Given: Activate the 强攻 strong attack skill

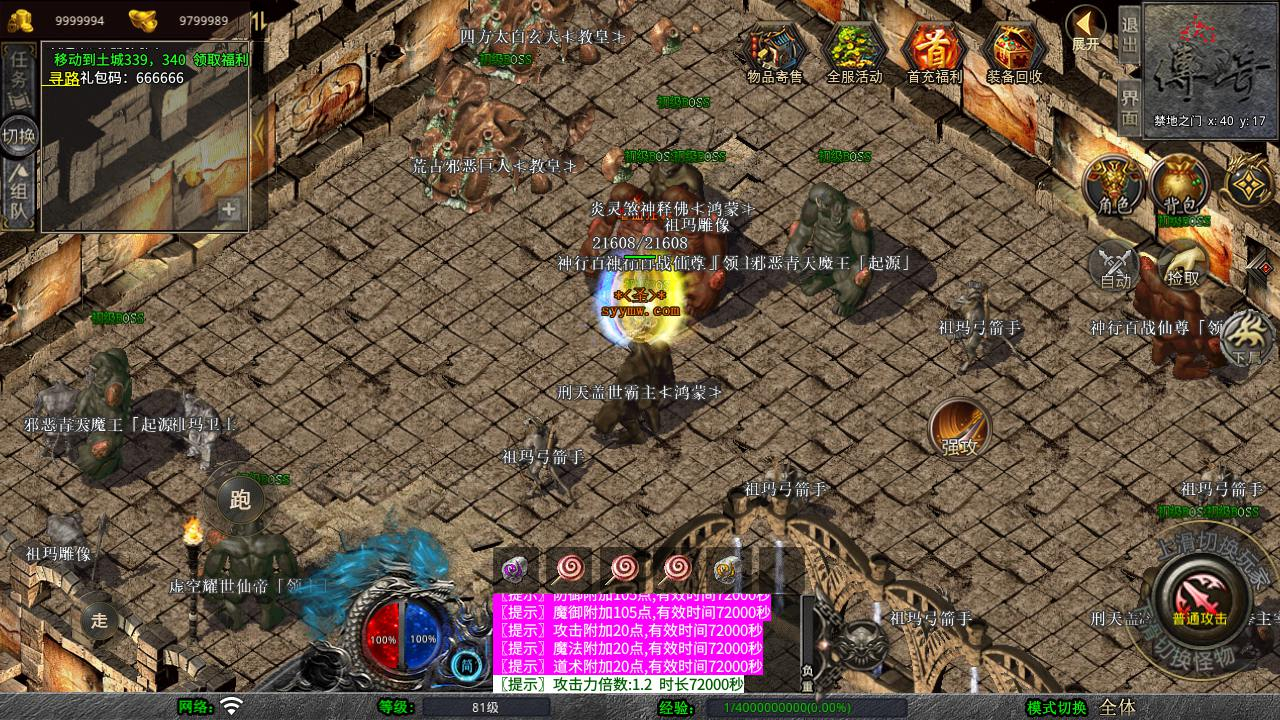Looking at the screenshot, I should coord(960,430).
